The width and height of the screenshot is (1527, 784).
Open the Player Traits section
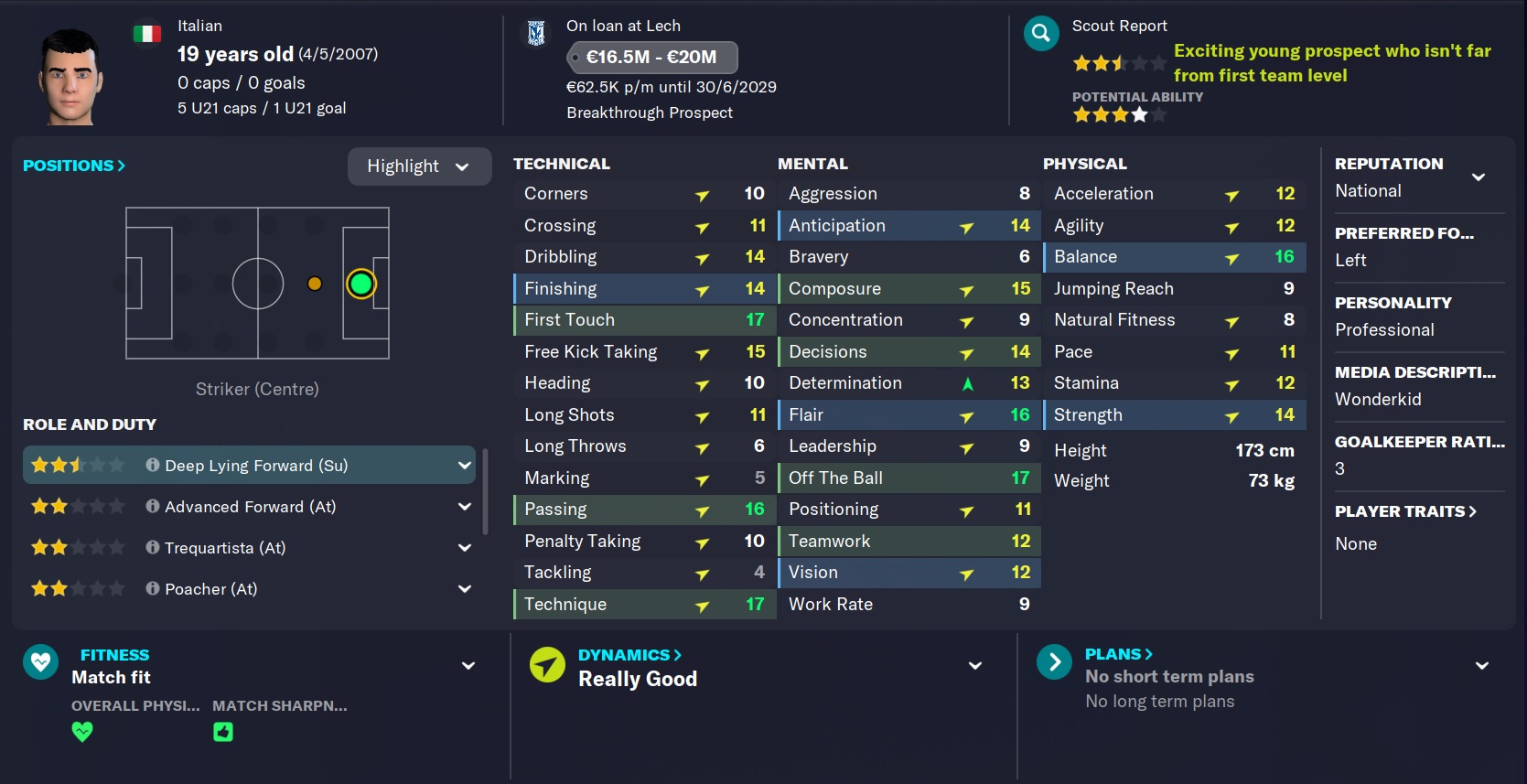tap(1404, 511)
